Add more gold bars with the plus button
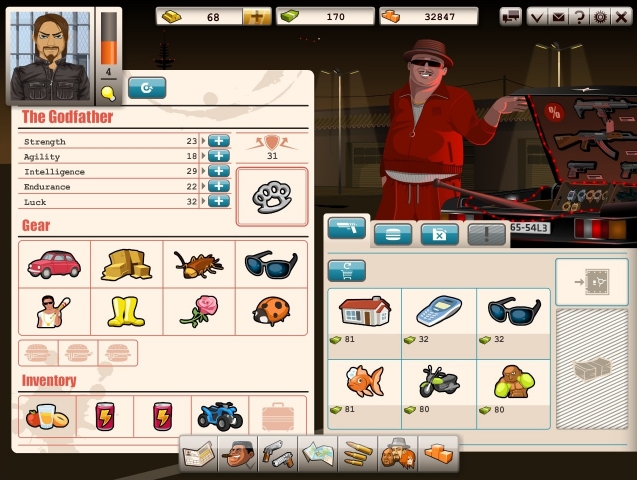 point(257,16)
